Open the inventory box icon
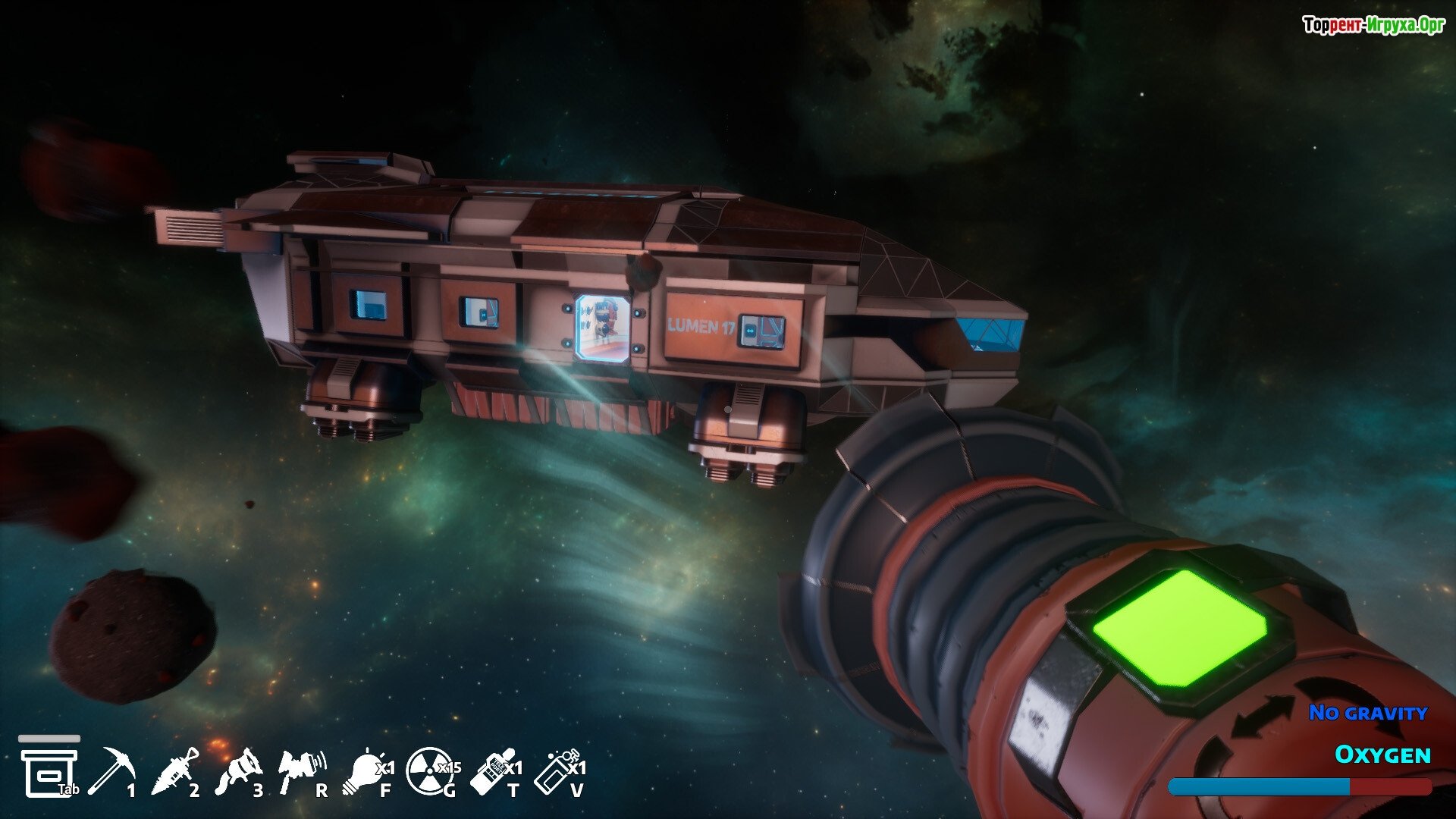Image resolution: width=1456 pixels, height=819 pixels. click(49, 771)
